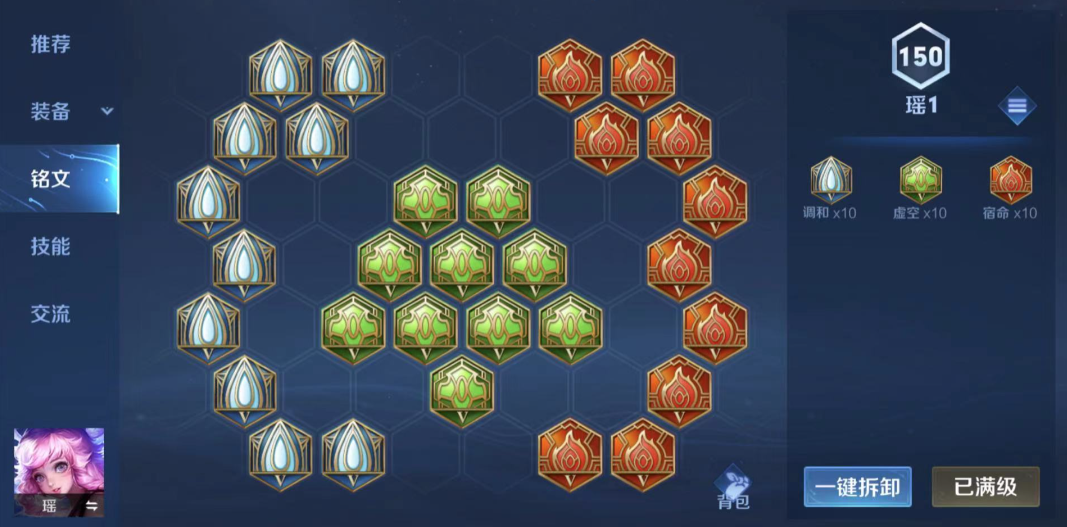Switch to the 技能 tab

50,246
